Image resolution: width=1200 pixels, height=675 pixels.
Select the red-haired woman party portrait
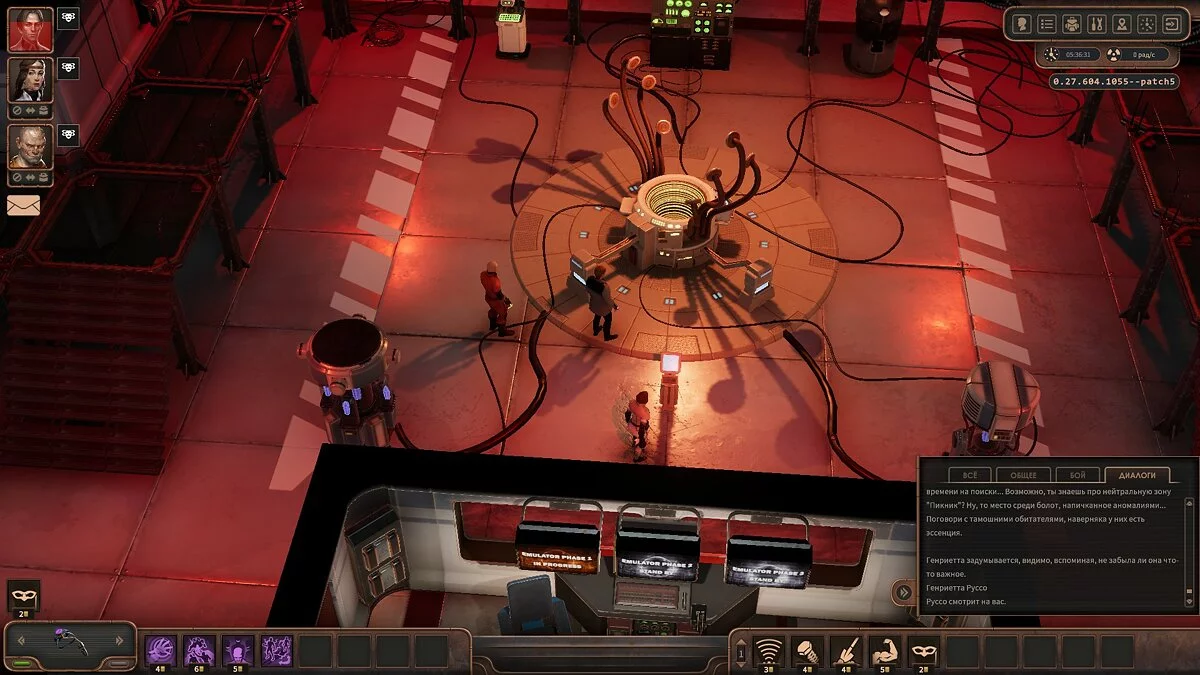(30, 29)
